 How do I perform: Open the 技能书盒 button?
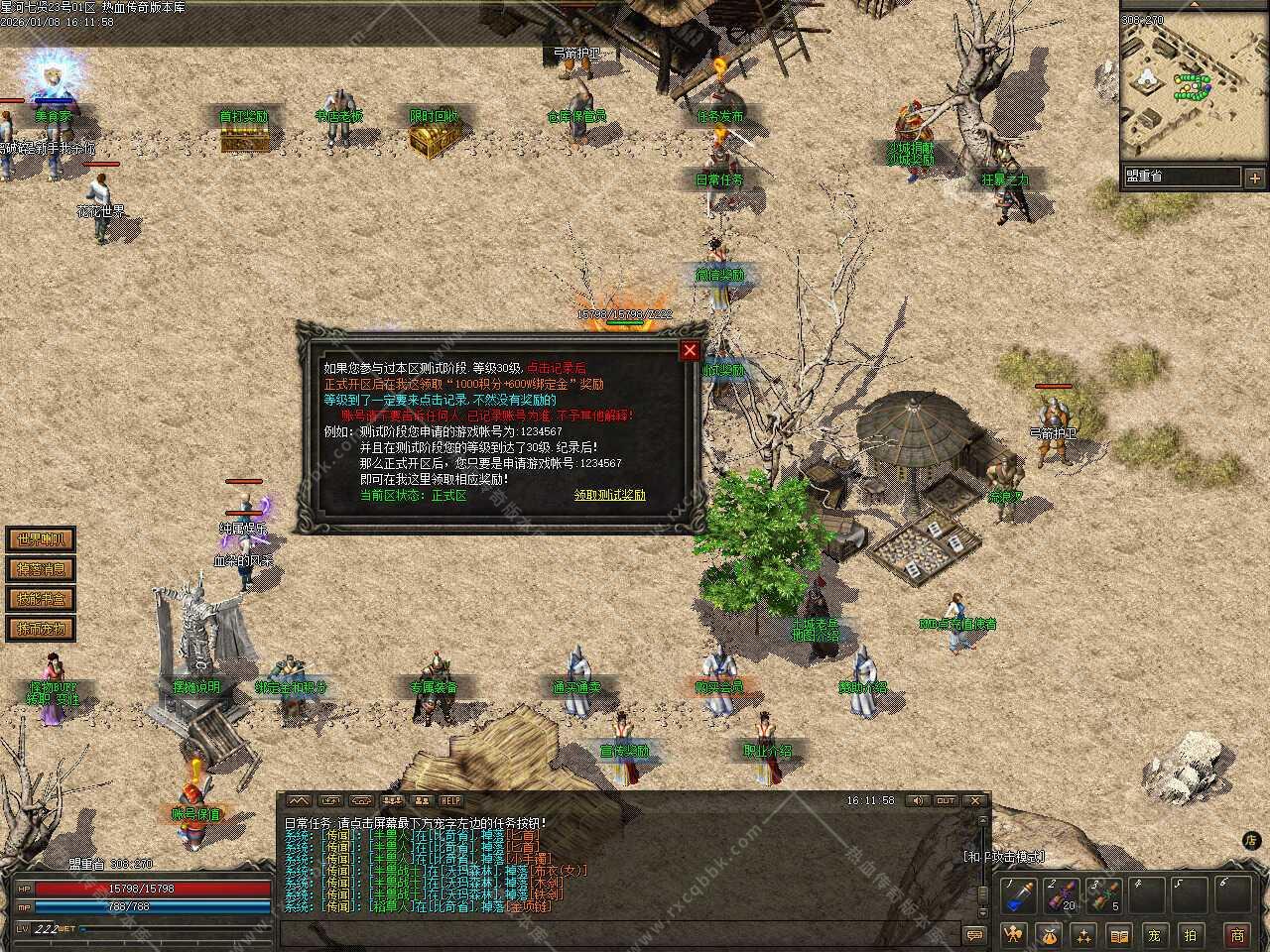point(41,599)
